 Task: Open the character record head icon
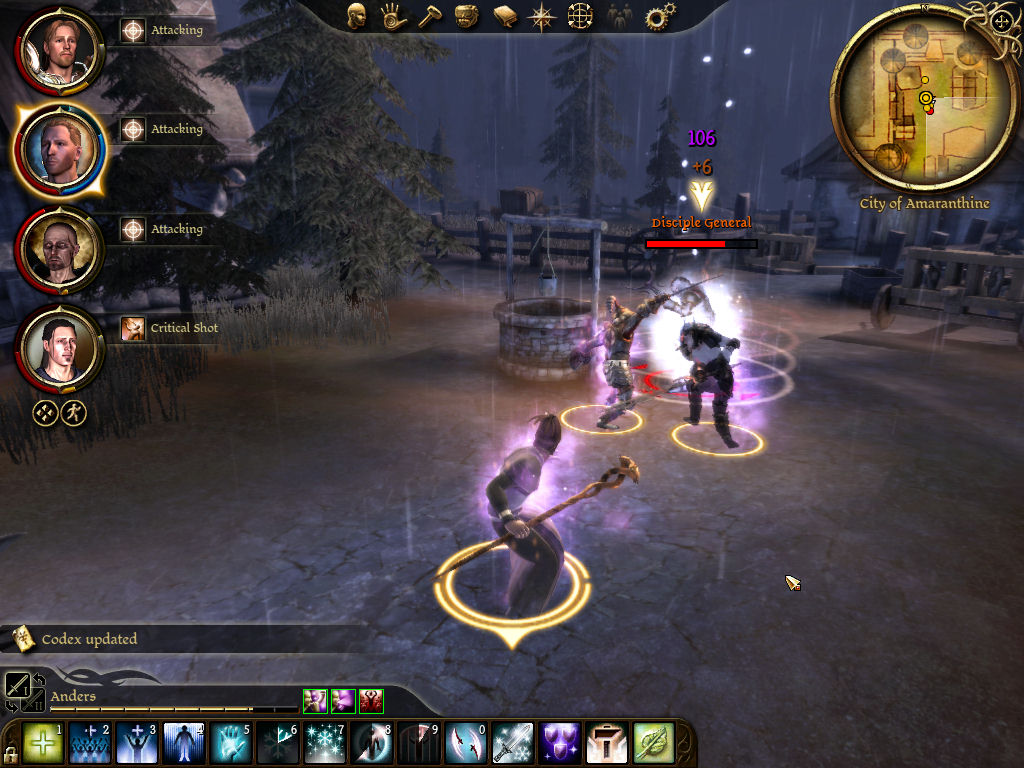click(x=356, y=15)
